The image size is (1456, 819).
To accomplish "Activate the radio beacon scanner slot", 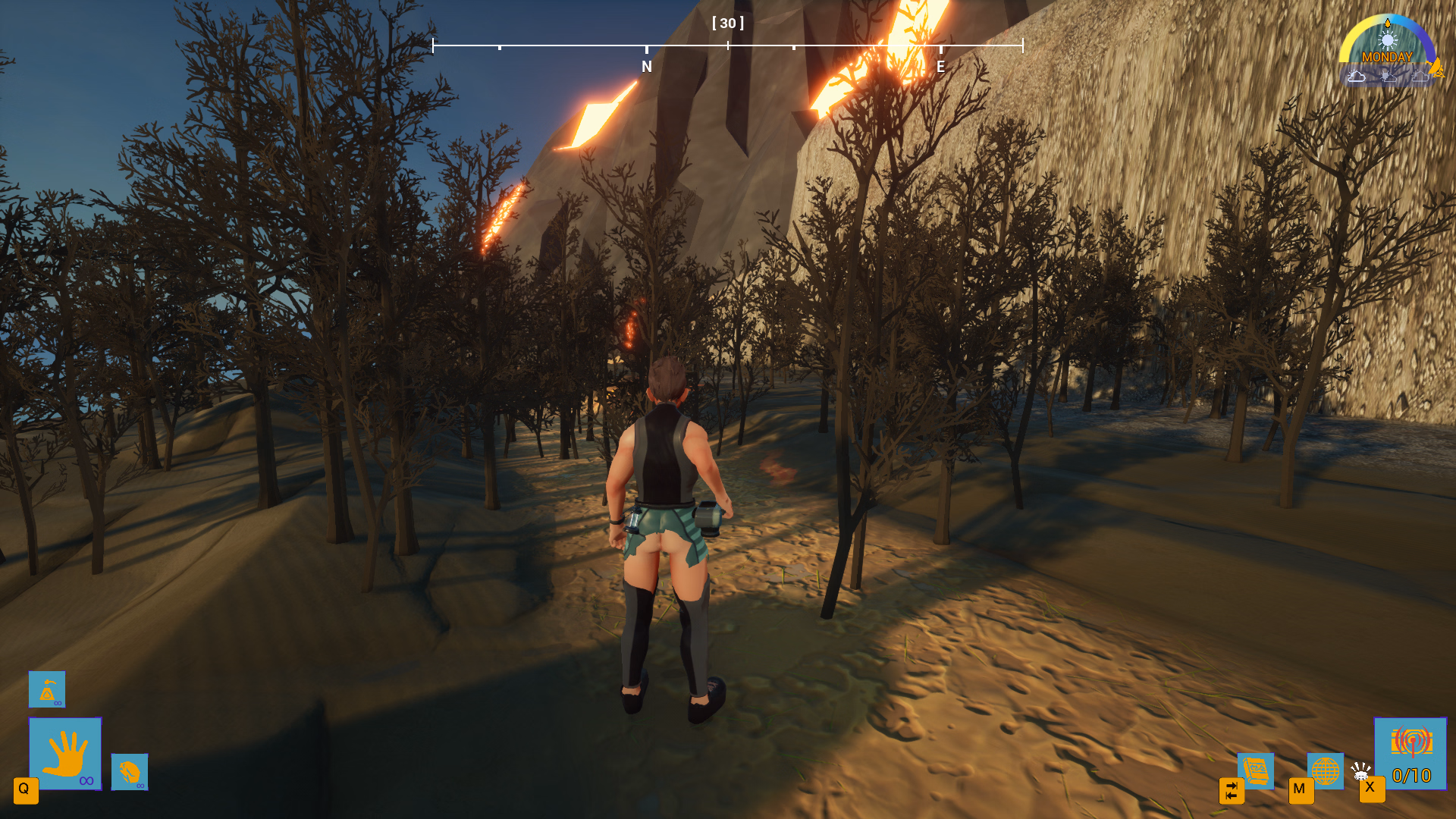I will click(1410, 753).
